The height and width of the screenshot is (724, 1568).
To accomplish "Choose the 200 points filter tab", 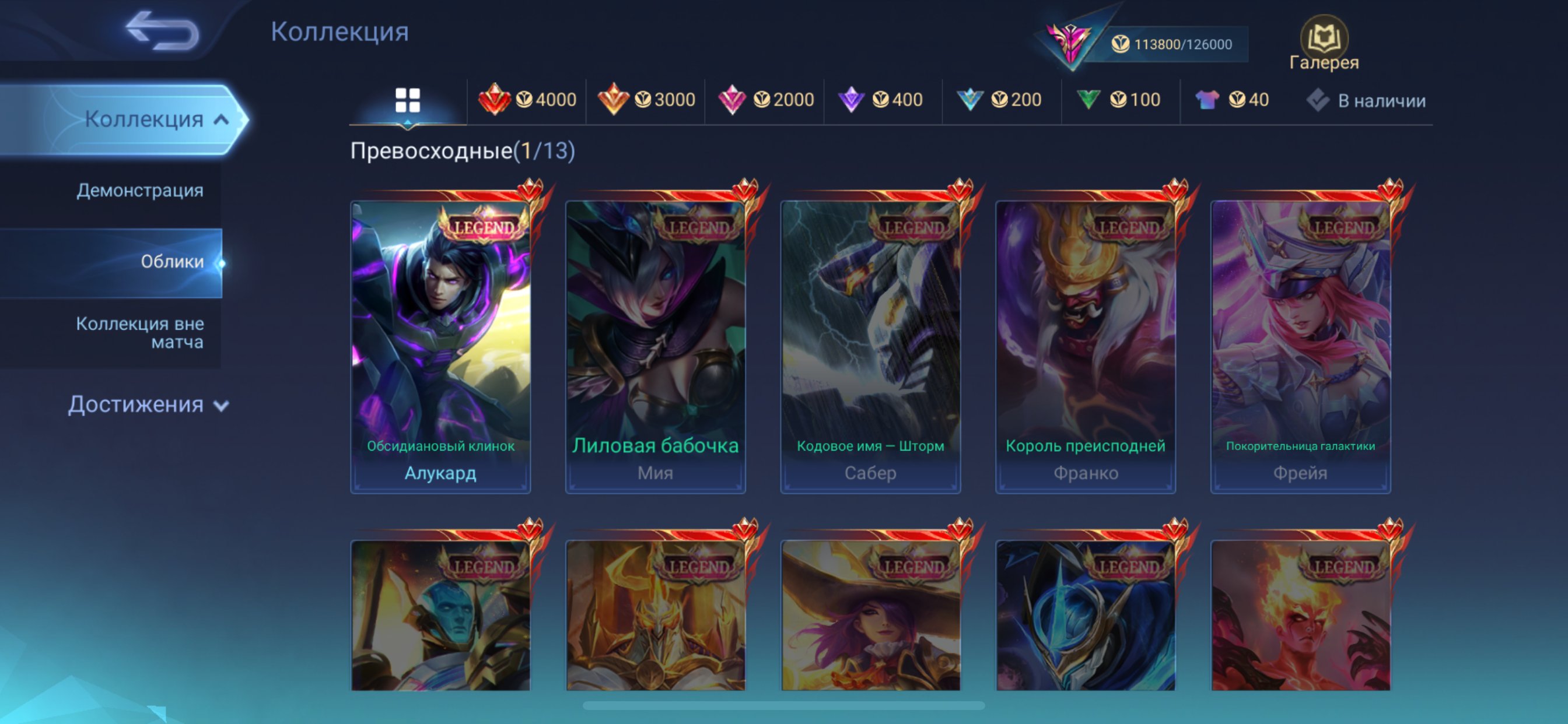I will pos(999,100).
